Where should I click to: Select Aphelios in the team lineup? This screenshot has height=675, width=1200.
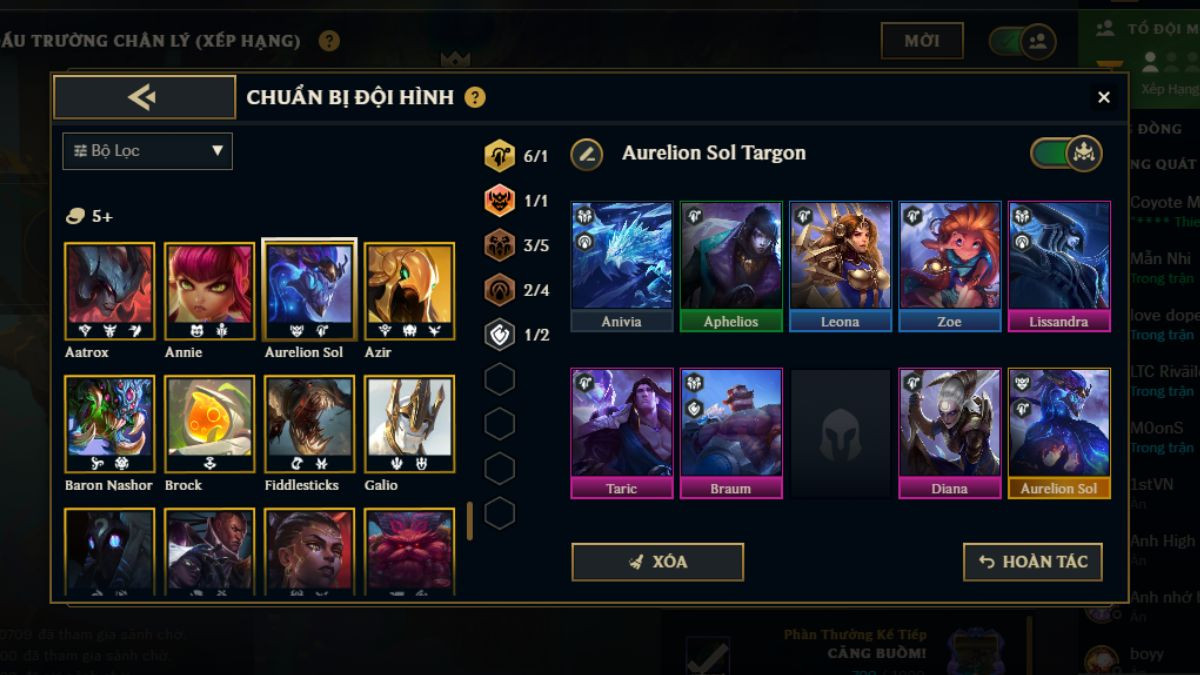[x=731, y=265]
